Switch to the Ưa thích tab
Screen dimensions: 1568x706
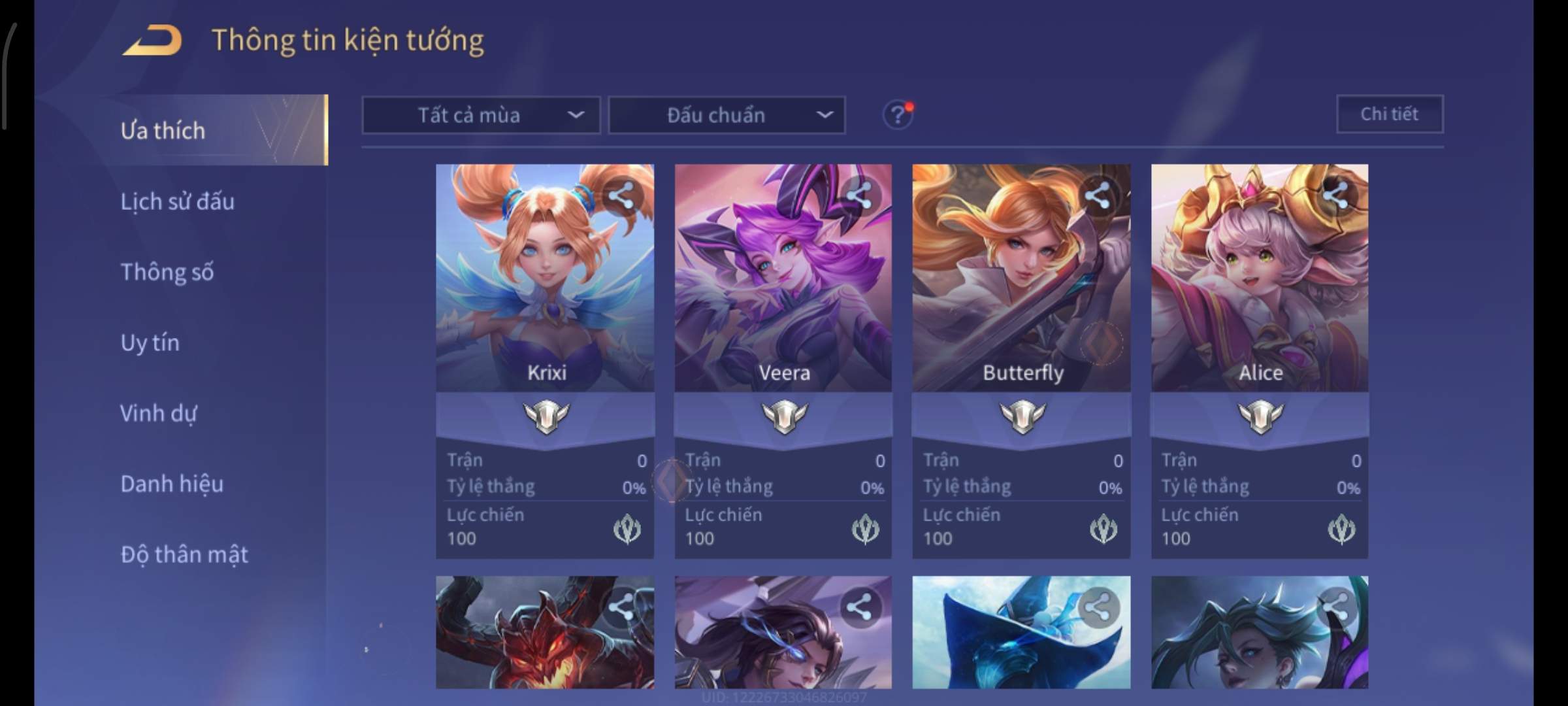[163, 131]
